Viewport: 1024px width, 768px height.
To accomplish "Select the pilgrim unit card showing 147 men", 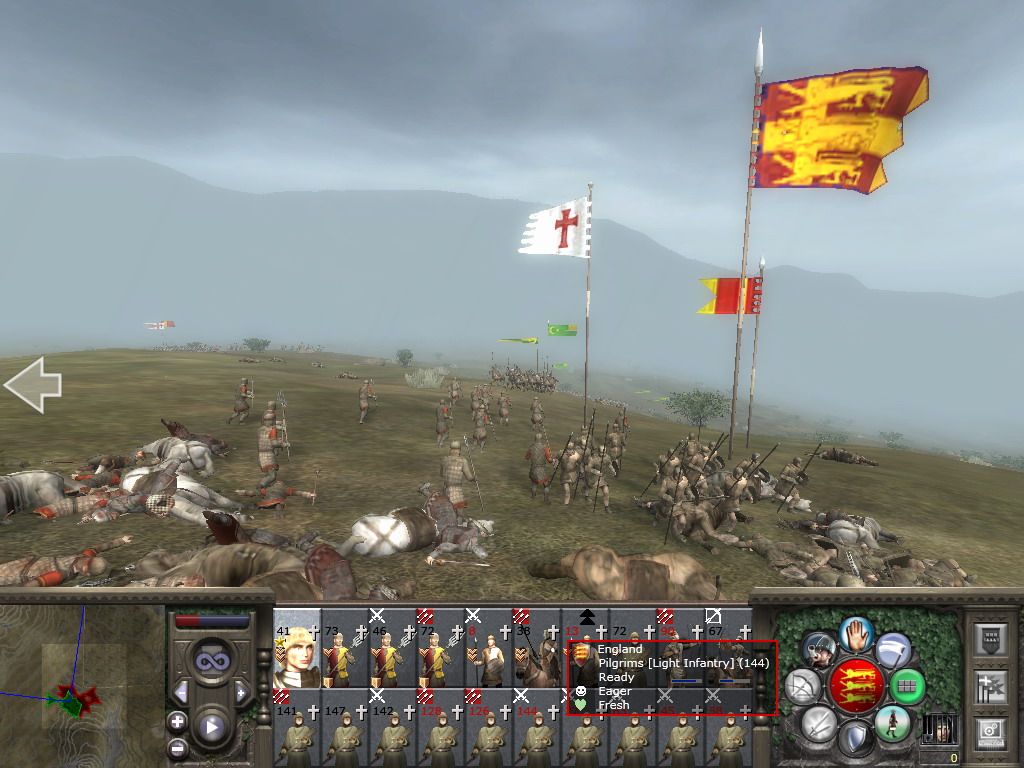I will (344, 727).
